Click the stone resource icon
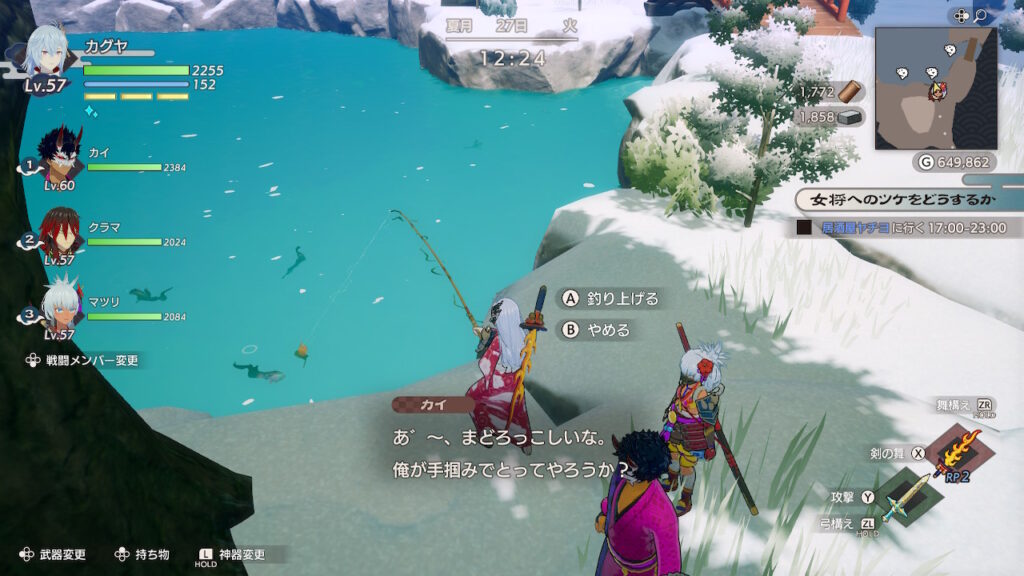 [850, 117]
